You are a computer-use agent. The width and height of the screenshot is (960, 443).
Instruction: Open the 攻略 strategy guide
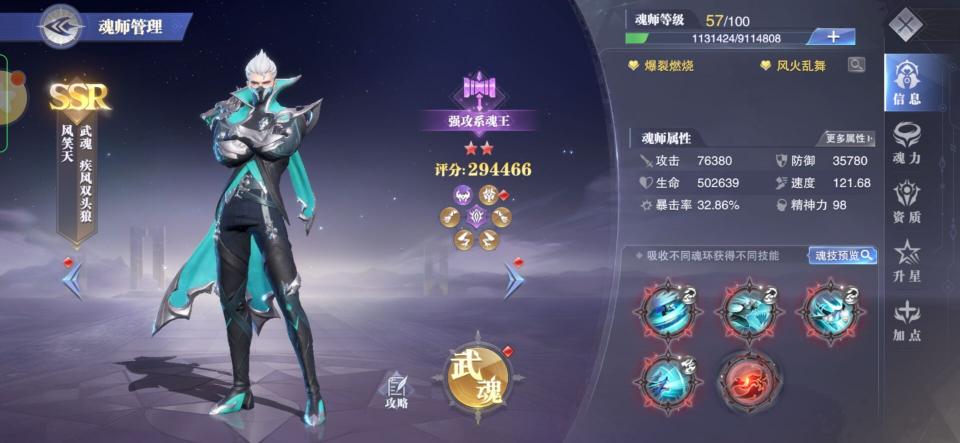click(x=396, y=391)
